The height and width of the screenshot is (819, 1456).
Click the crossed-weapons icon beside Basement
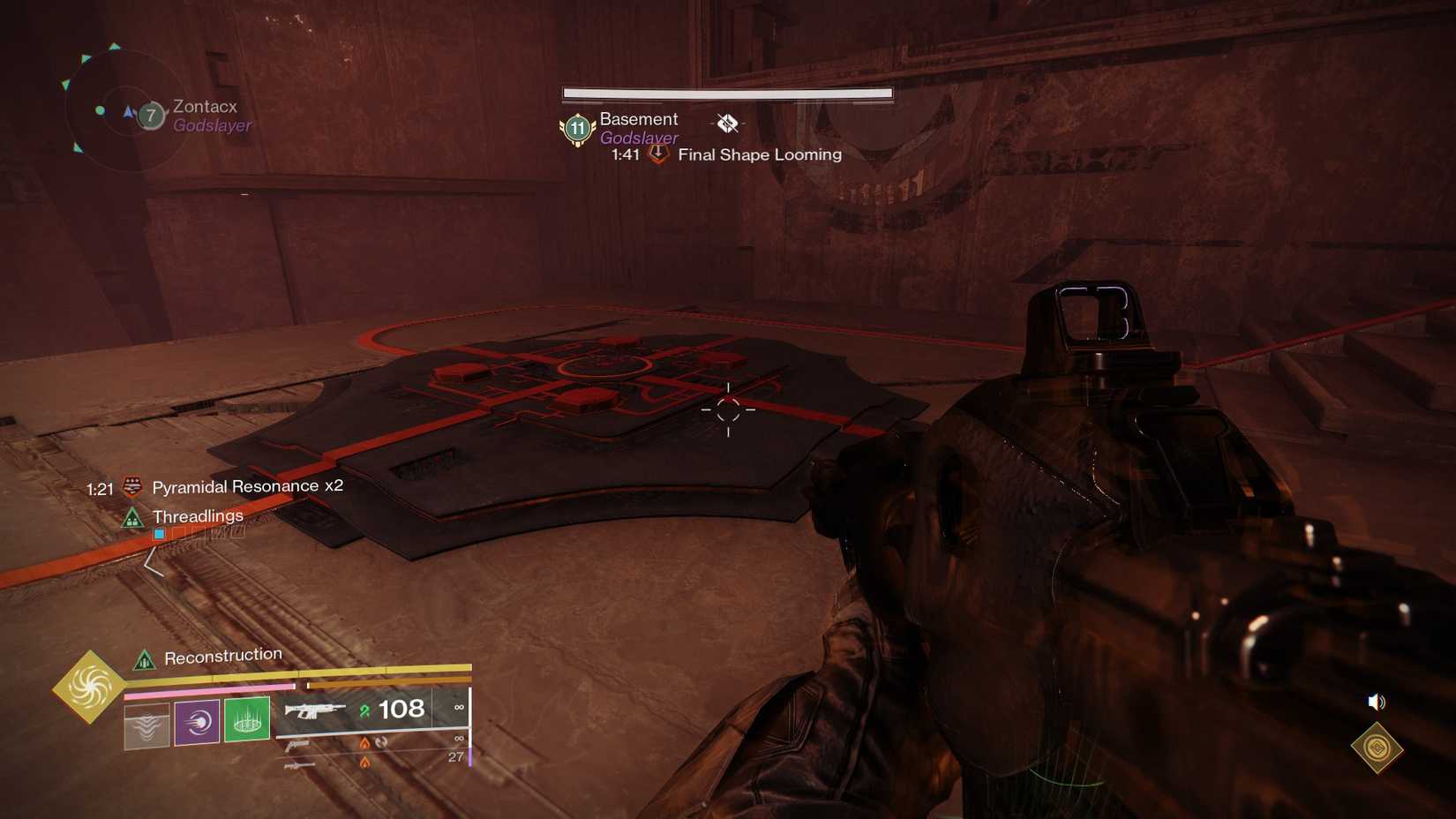[726, 124]
